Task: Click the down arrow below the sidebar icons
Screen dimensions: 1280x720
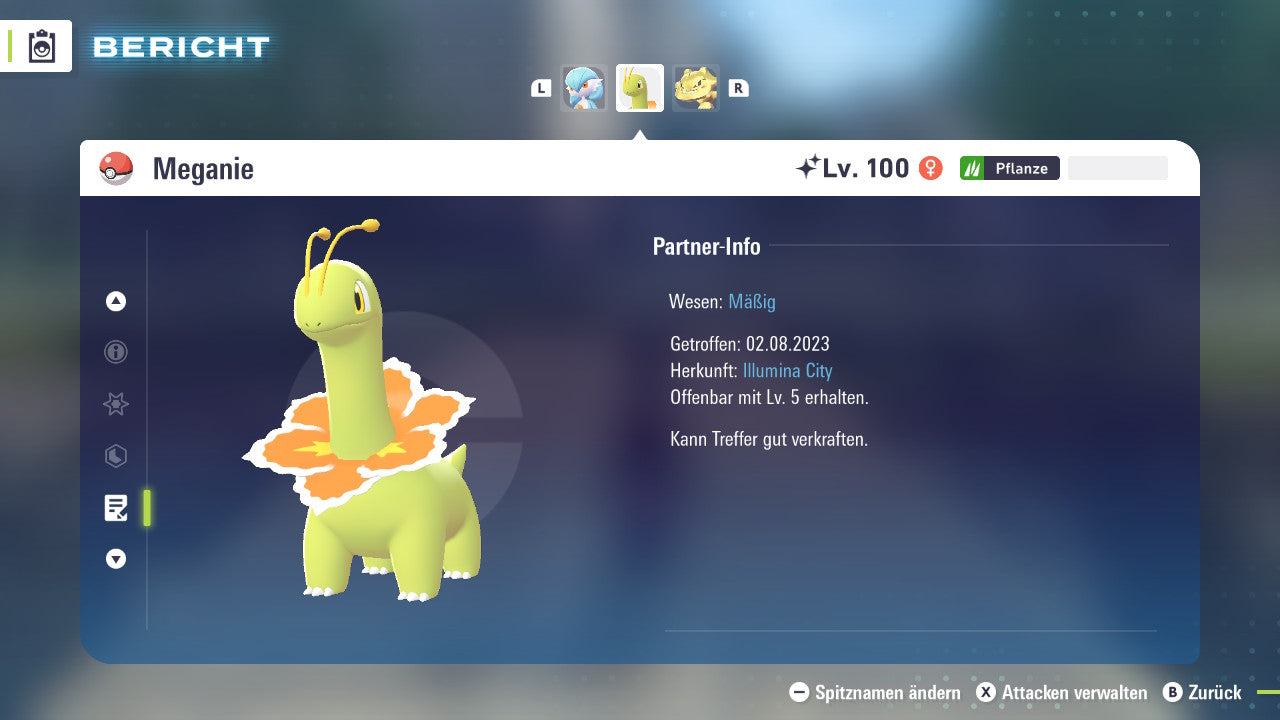Action: click(x=115, y=559)
